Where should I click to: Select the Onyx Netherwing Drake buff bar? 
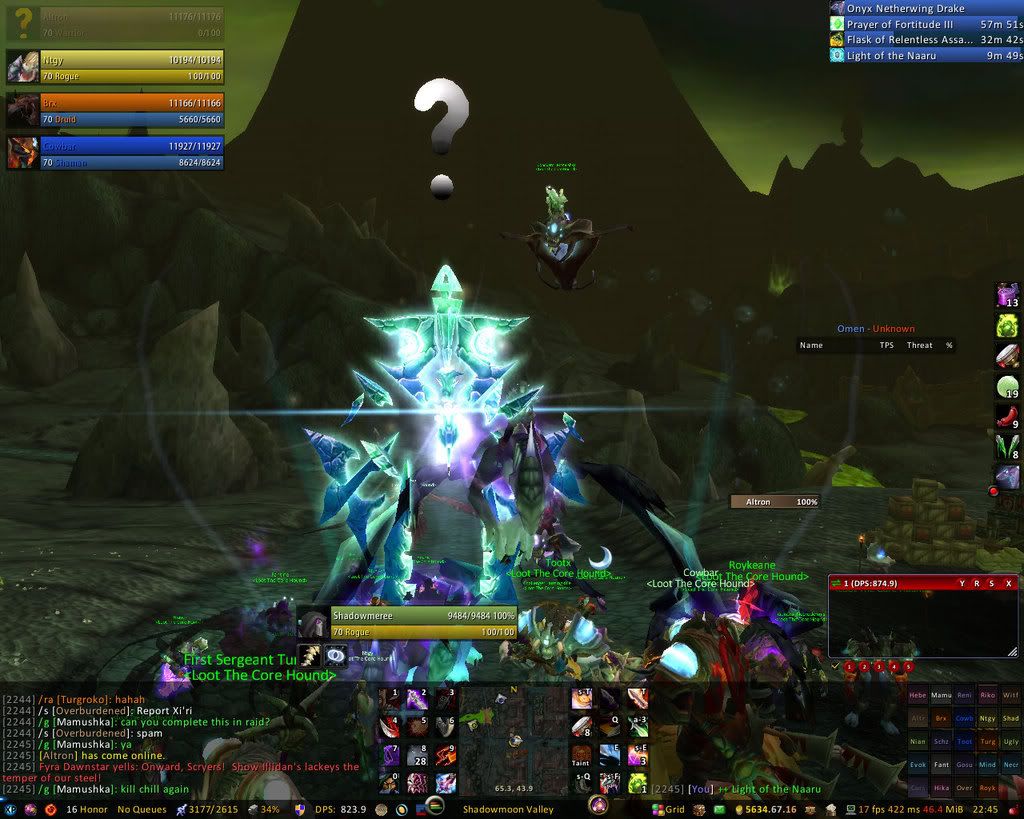(926, 9)
